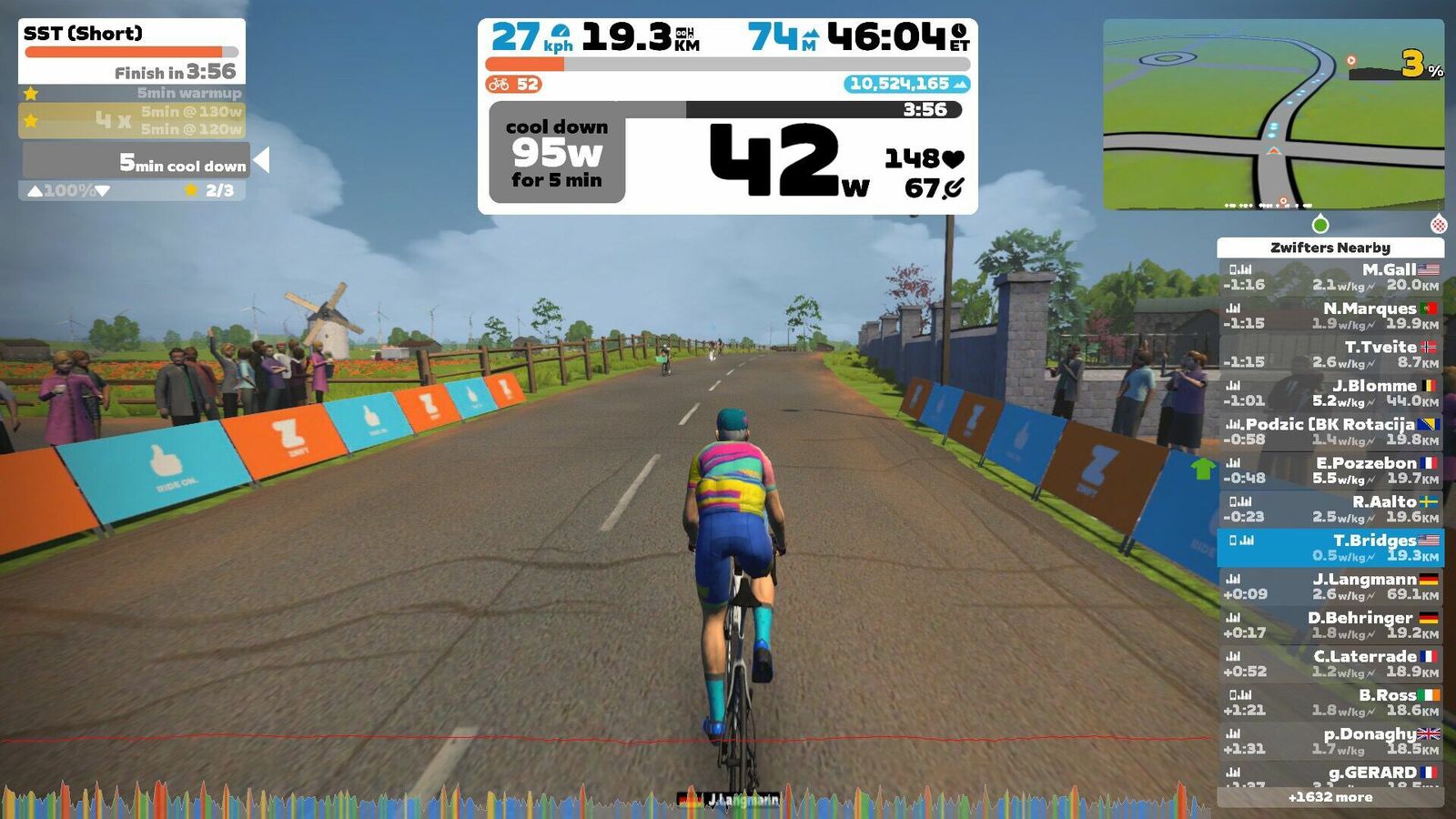Expand the list with +1632 more
The height and width of the screenshot is (819, 1456).
tap(1330, 797)
